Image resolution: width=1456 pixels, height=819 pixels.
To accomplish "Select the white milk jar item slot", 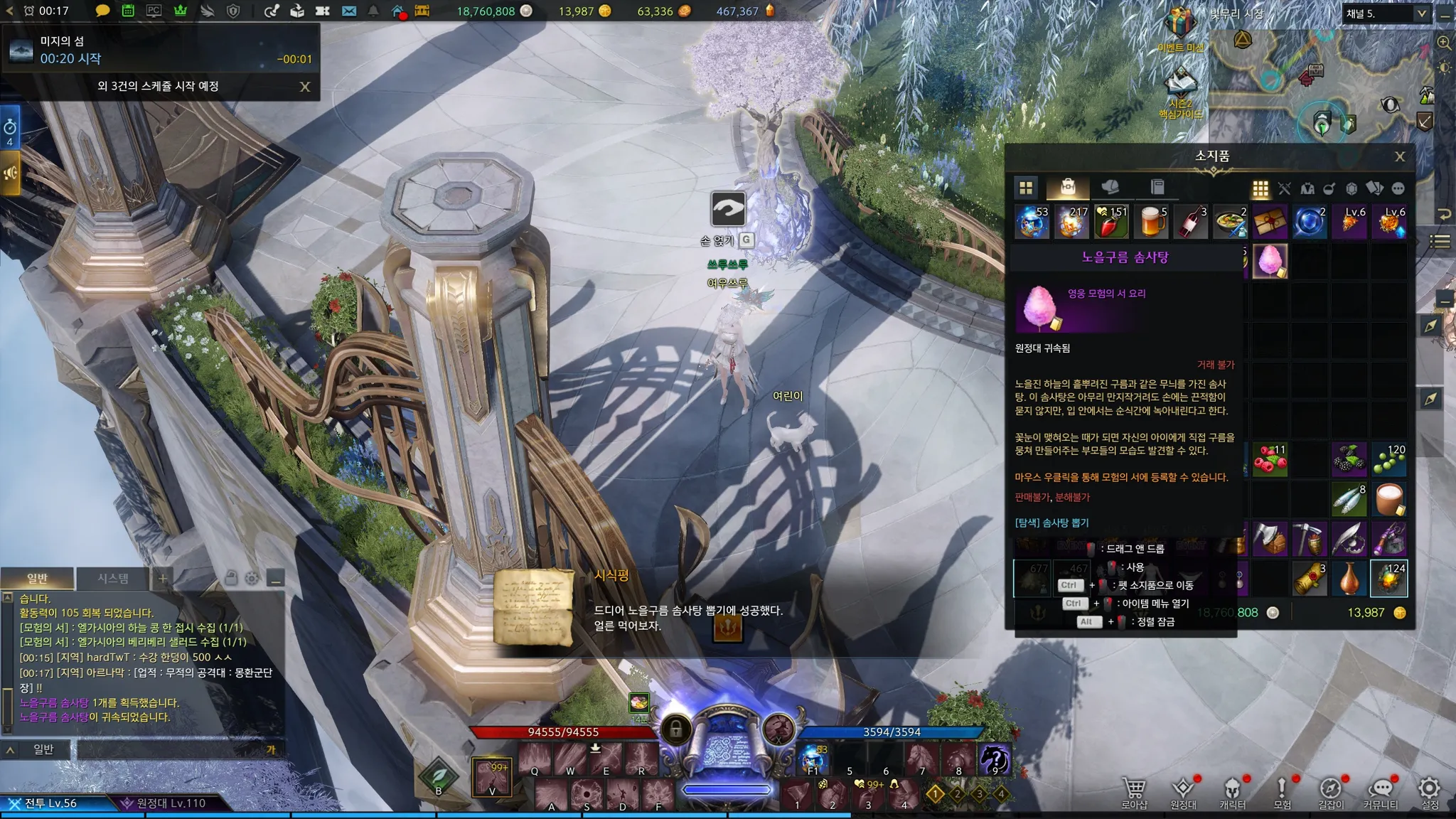I will [x=1388, y=499].
